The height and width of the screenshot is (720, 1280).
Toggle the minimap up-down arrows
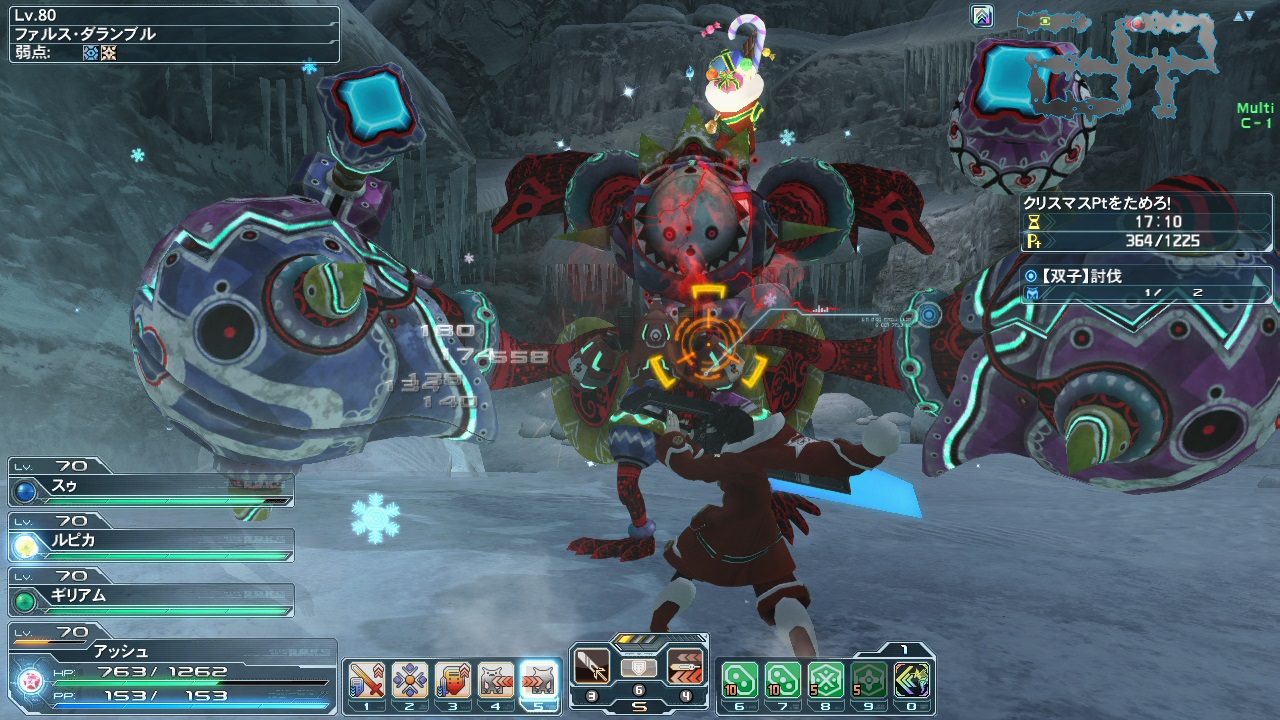(1244, 17)
